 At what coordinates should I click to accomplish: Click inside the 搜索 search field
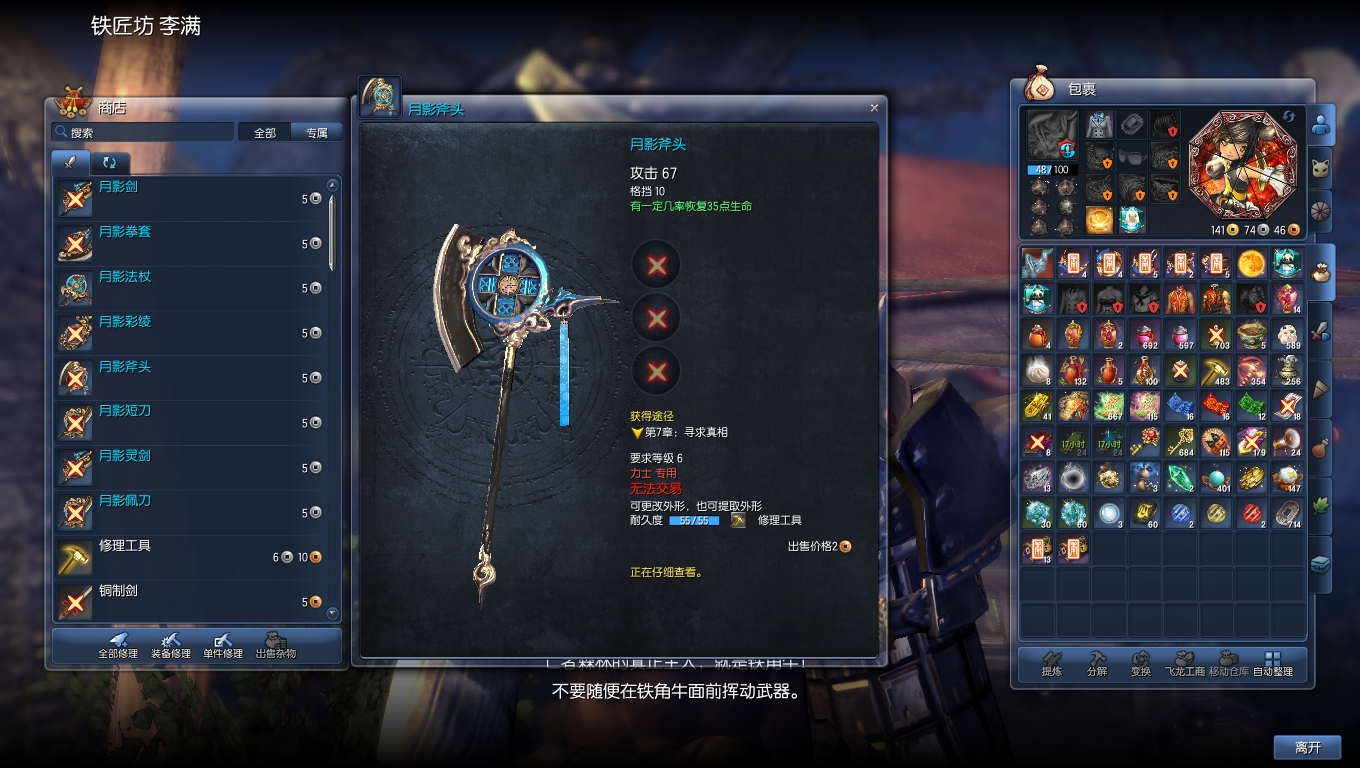coord(140,131)
